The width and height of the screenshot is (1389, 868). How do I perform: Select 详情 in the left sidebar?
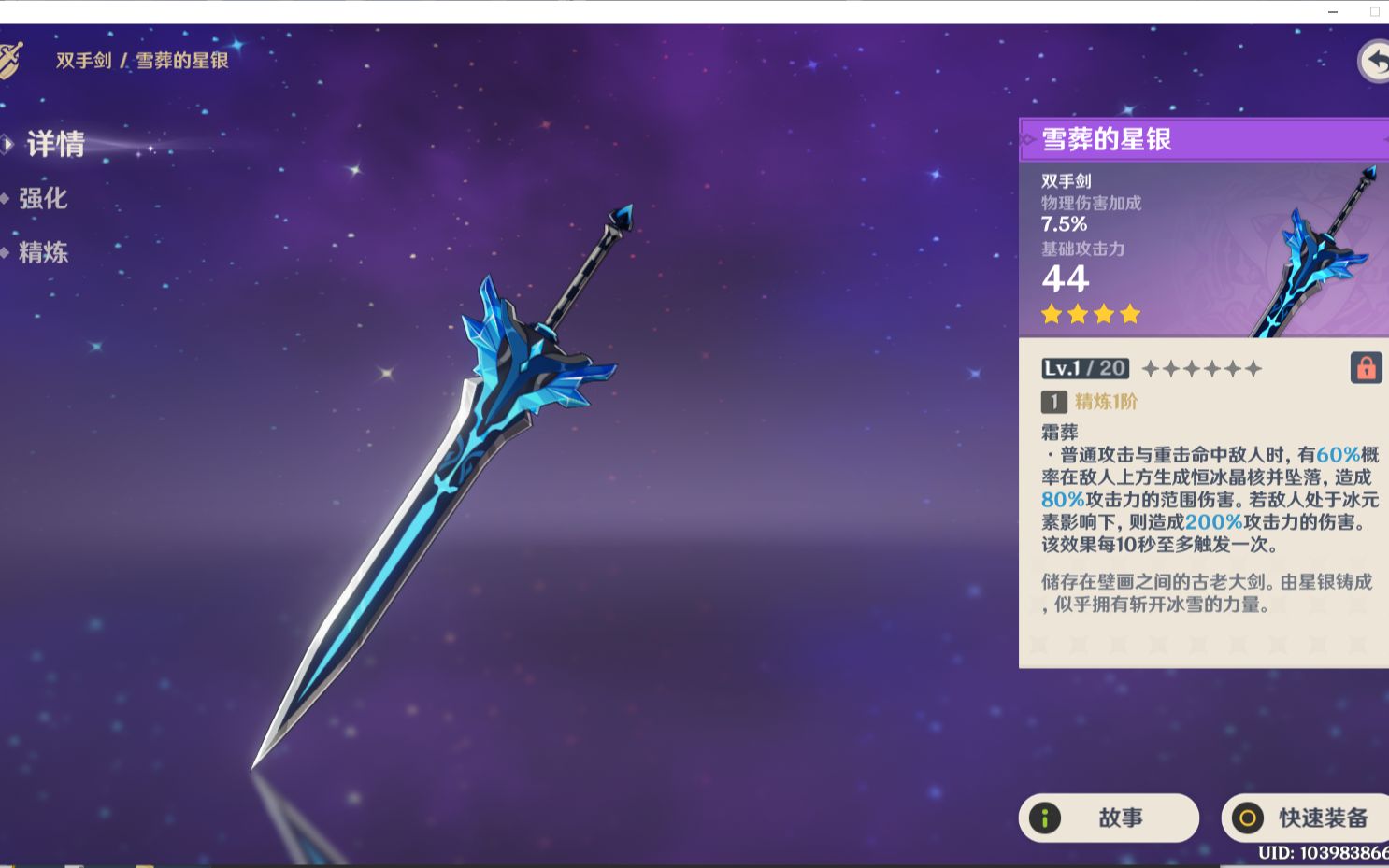click(56, 146)
